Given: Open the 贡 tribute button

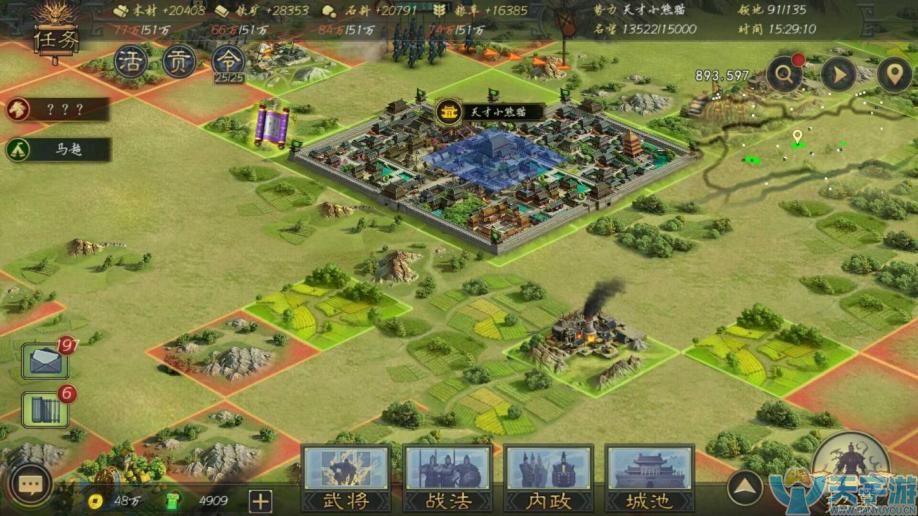Looking at the screenshot, I should point(180,62).
